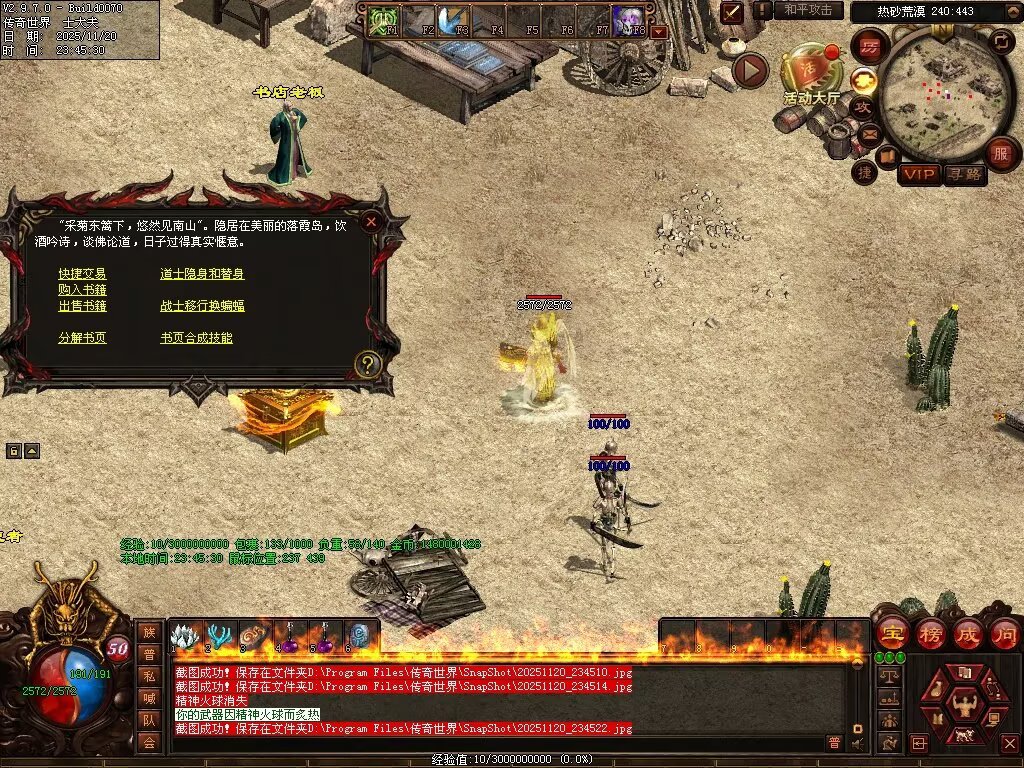Switch to the 私 private chat channel
Viewport: 1024px width, 768px height.
(149, 675)
